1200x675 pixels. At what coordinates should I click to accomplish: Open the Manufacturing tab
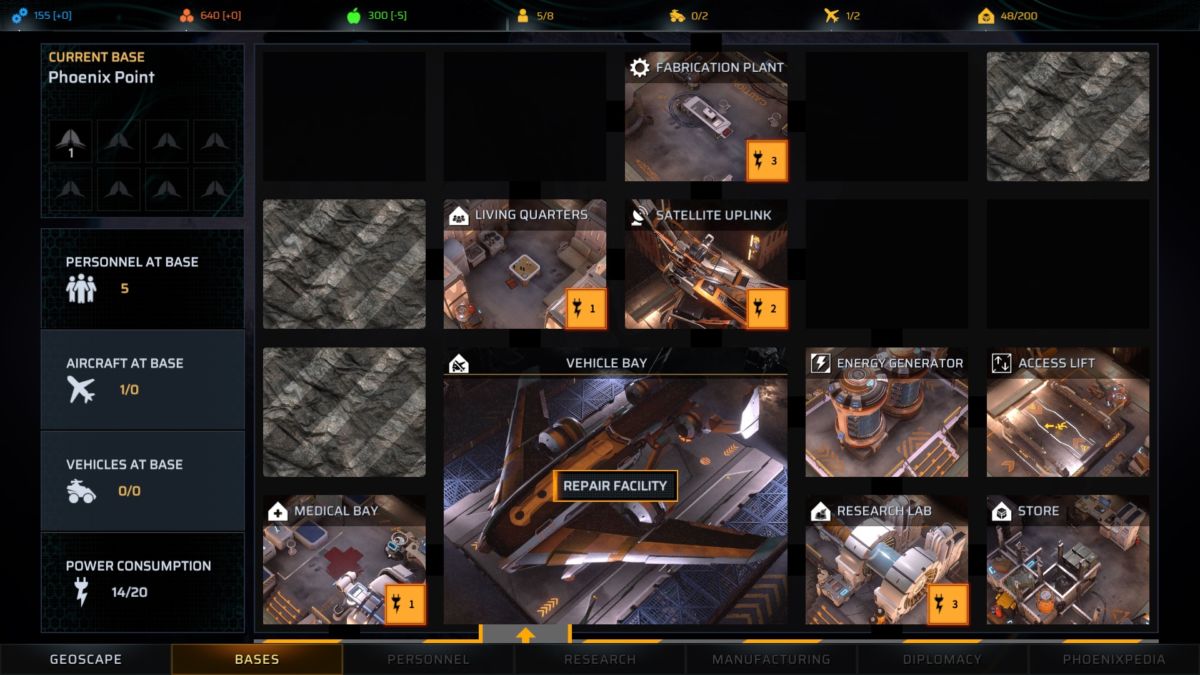(771, 659)
